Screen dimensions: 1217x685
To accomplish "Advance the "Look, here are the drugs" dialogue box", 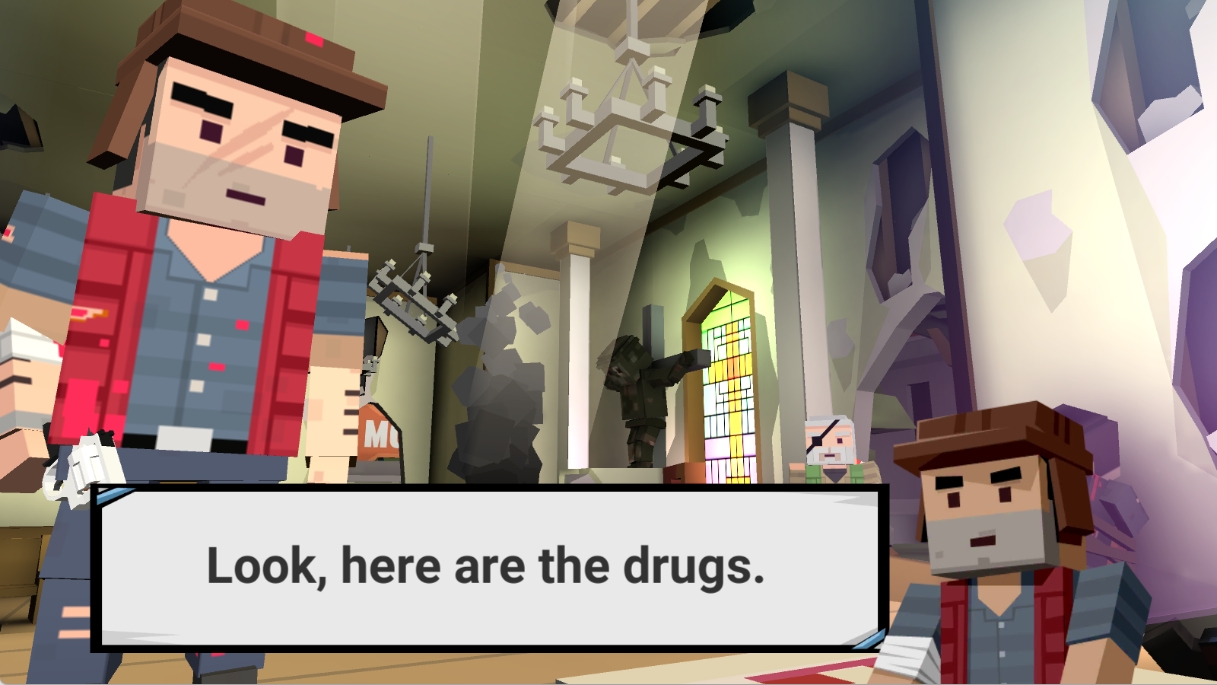I will pos(487,567).
